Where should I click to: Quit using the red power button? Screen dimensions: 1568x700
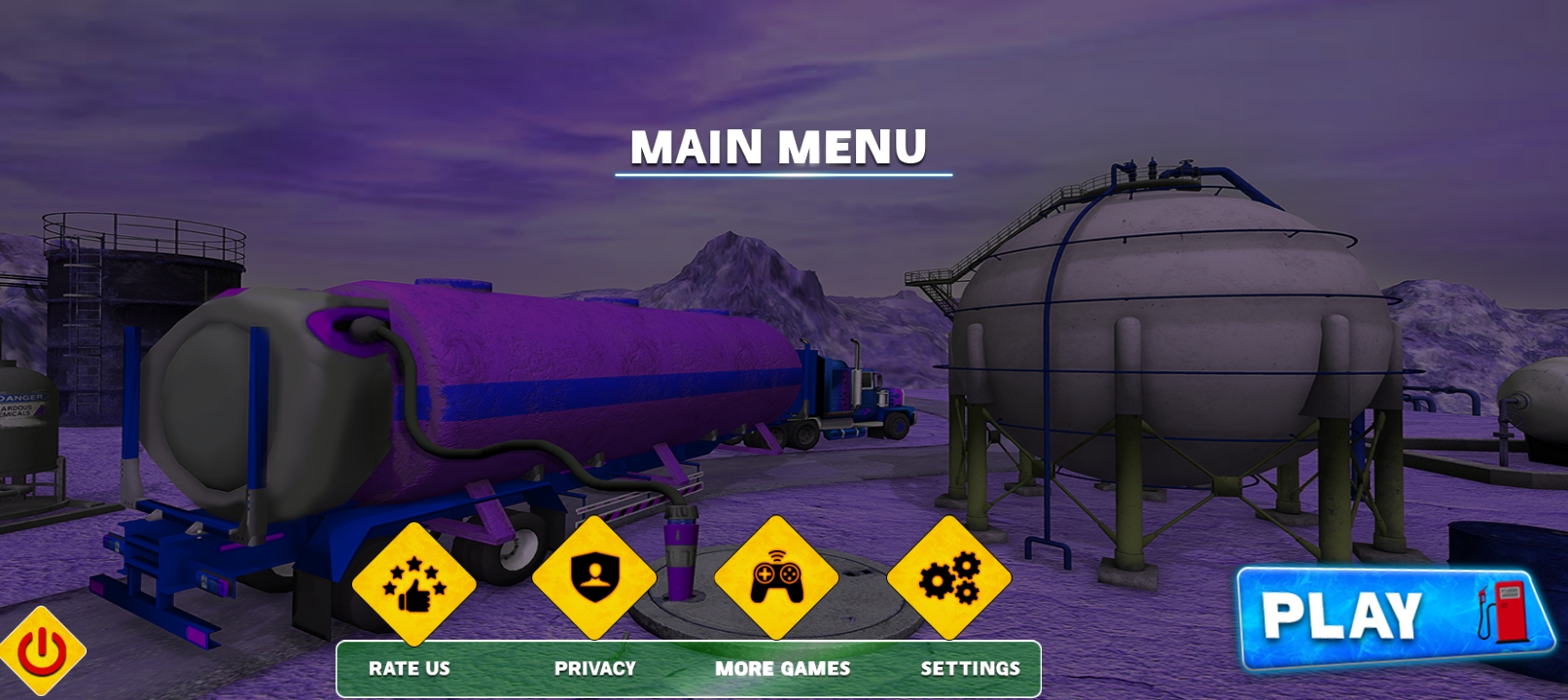[x=42, y=651]
